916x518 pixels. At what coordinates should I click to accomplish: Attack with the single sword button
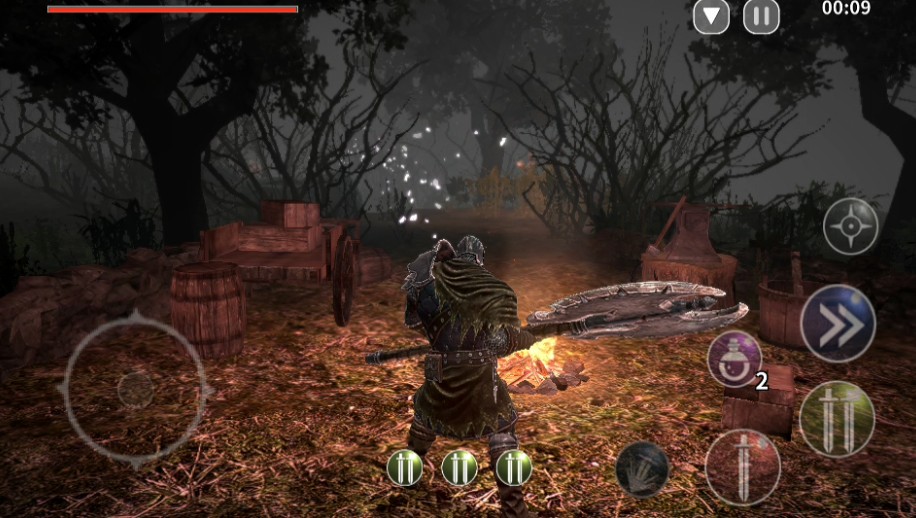pos(743,467)
